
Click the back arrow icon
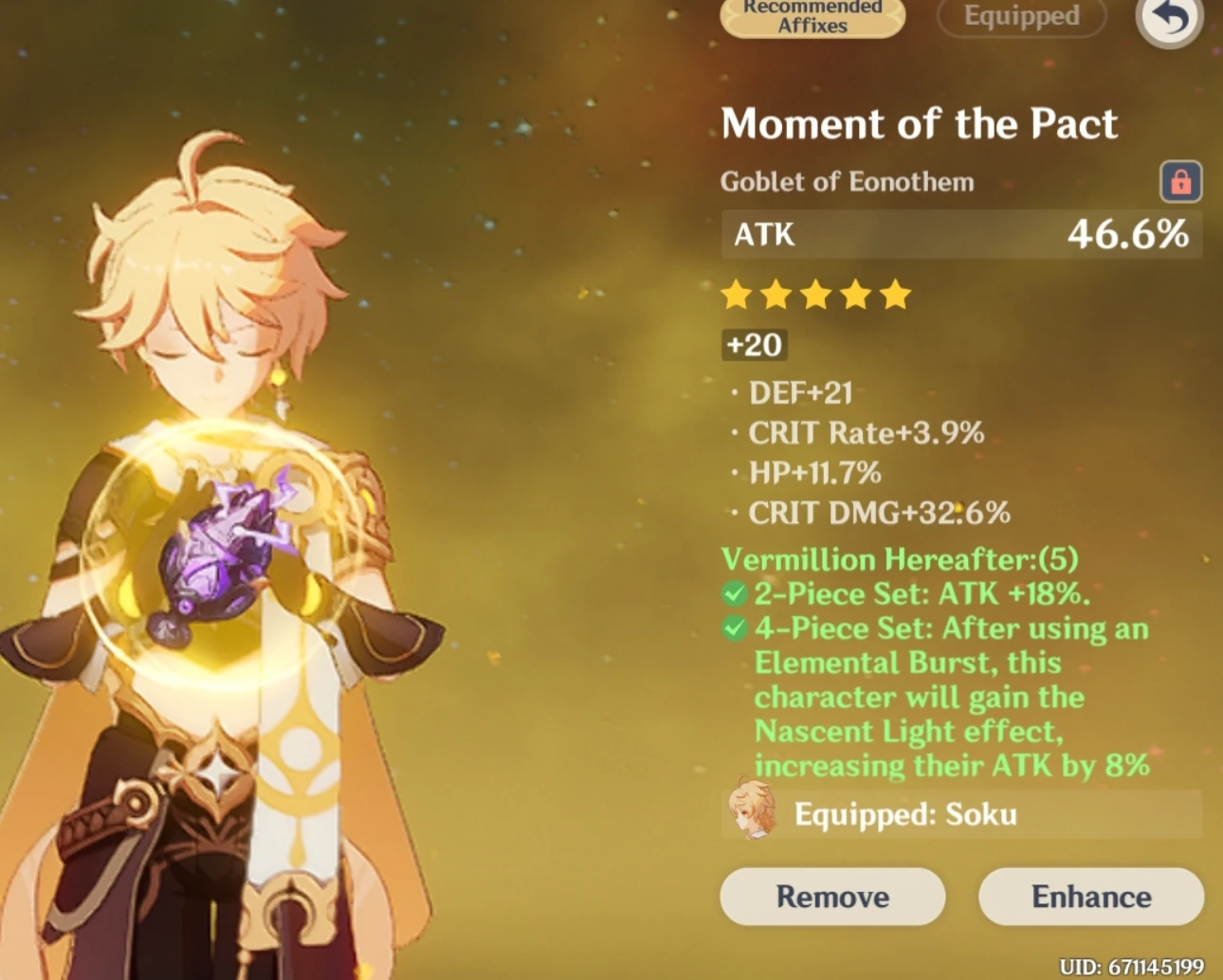click(1168, 18)
